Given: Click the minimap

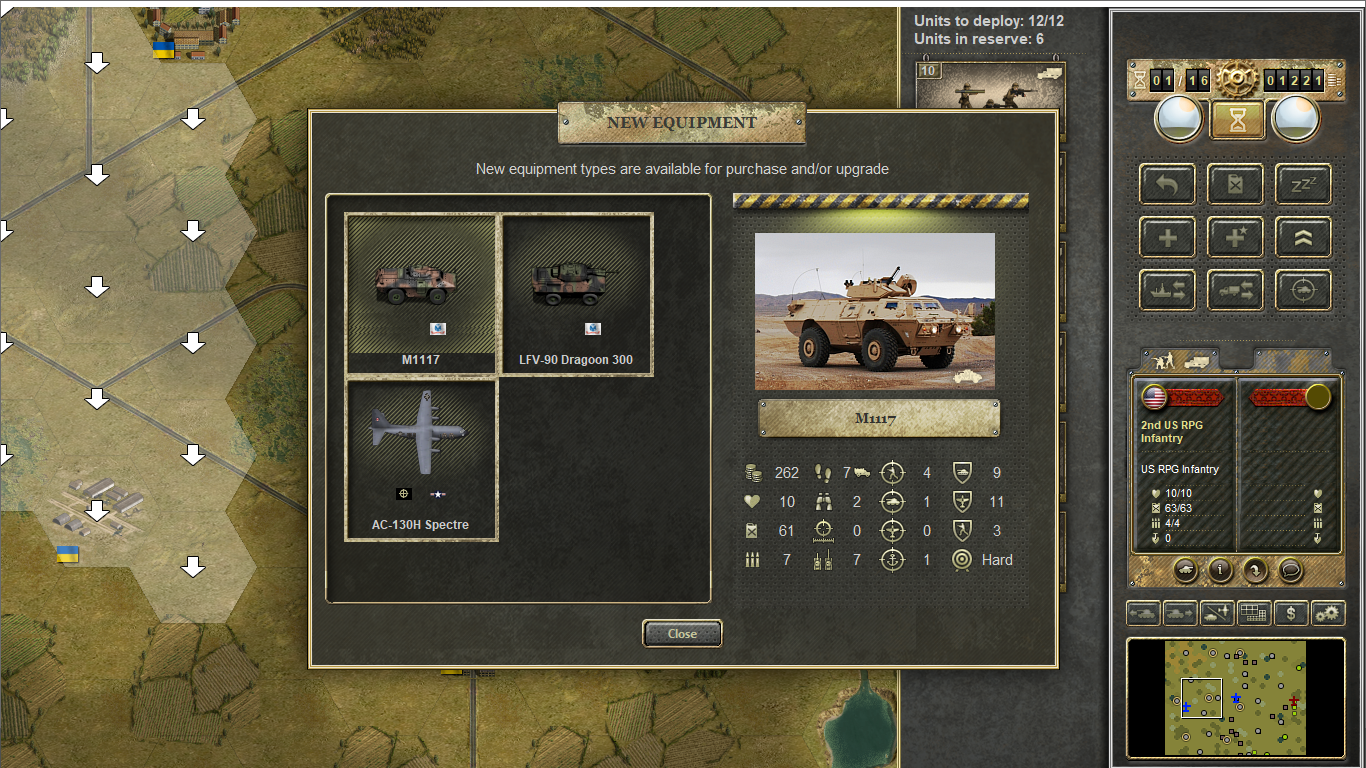Looking at the screenshot, I should click(1235, 697).
